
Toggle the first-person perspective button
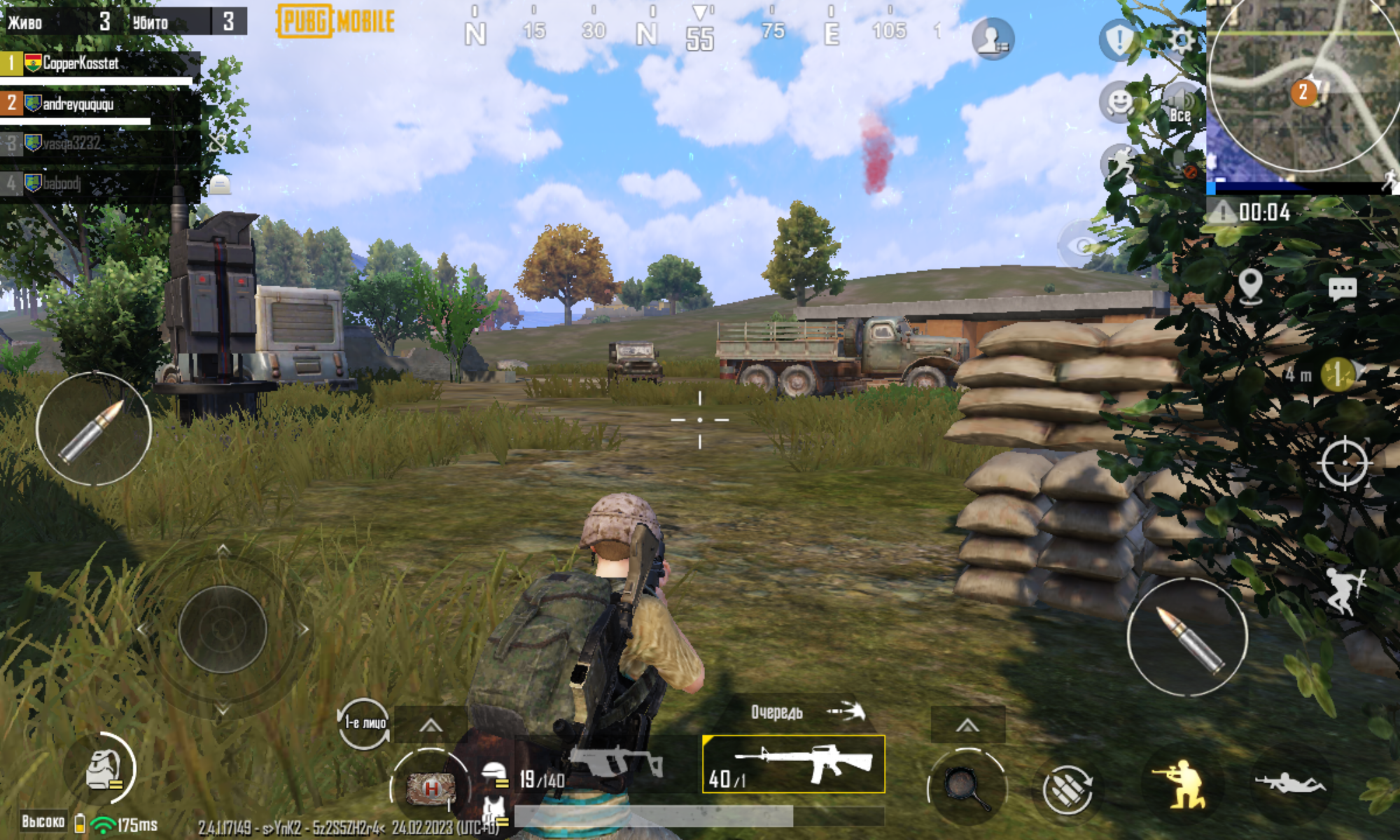(363, 724)
